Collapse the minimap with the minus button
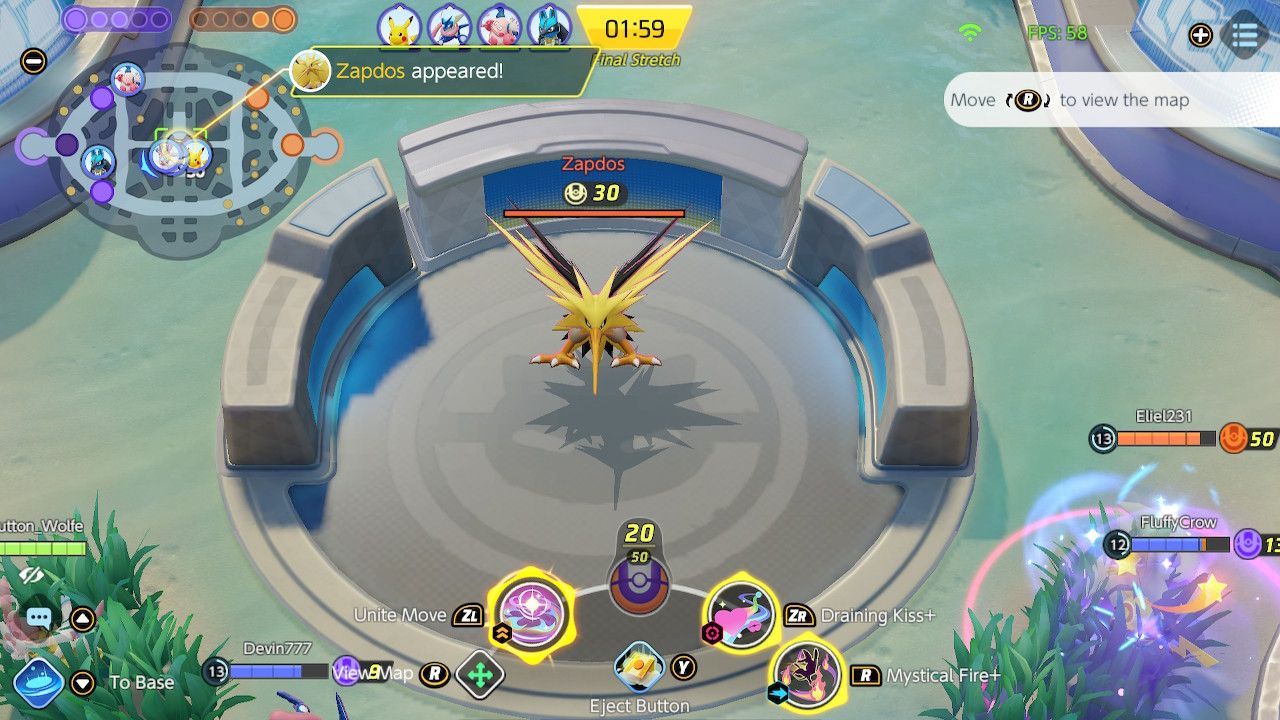Image resolution: width=1280 pixels, height=720 pixels. coord(33,61)
